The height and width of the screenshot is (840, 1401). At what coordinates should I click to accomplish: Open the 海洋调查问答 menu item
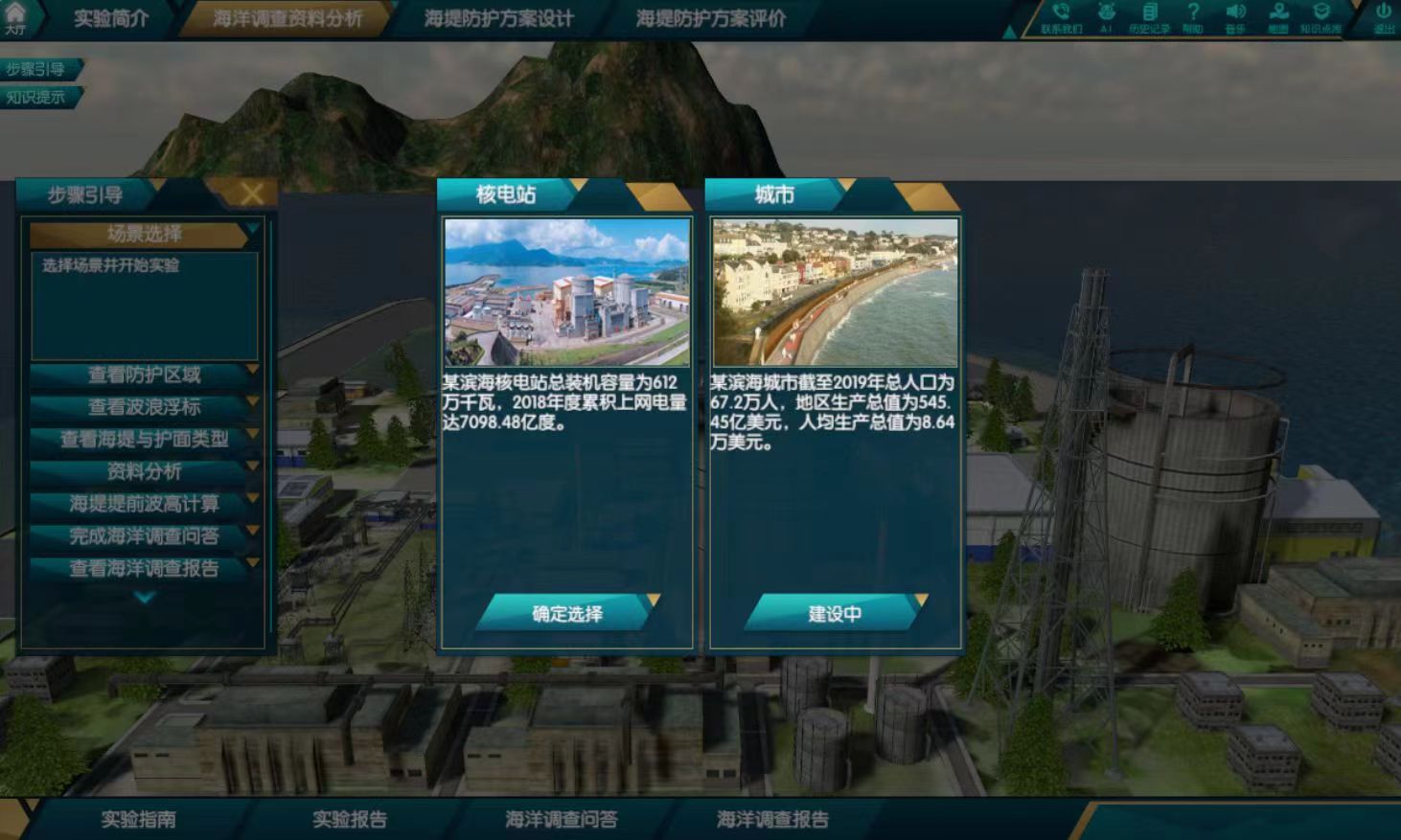563,820
